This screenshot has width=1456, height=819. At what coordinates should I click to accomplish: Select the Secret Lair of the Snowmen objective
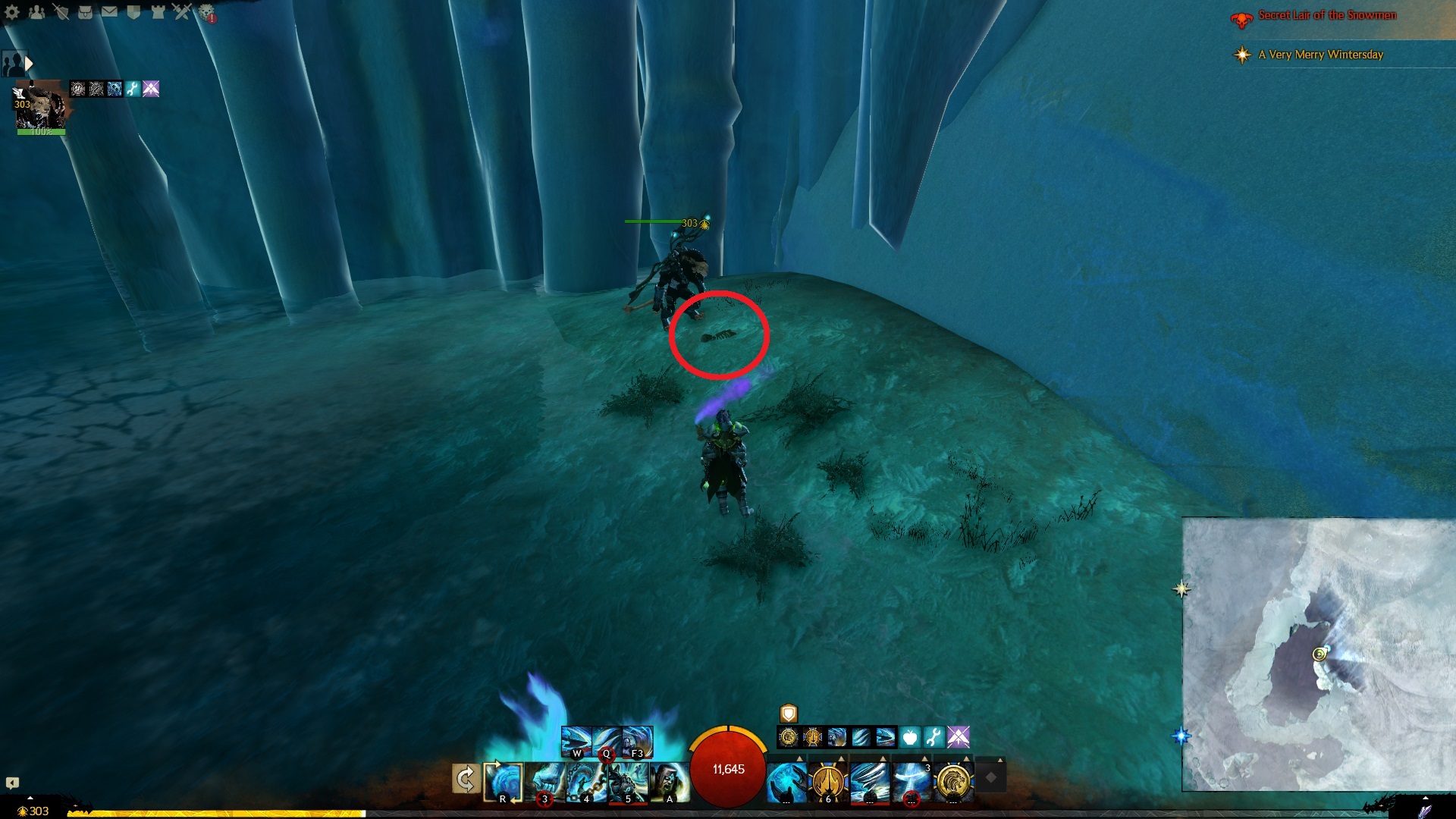1326,16
